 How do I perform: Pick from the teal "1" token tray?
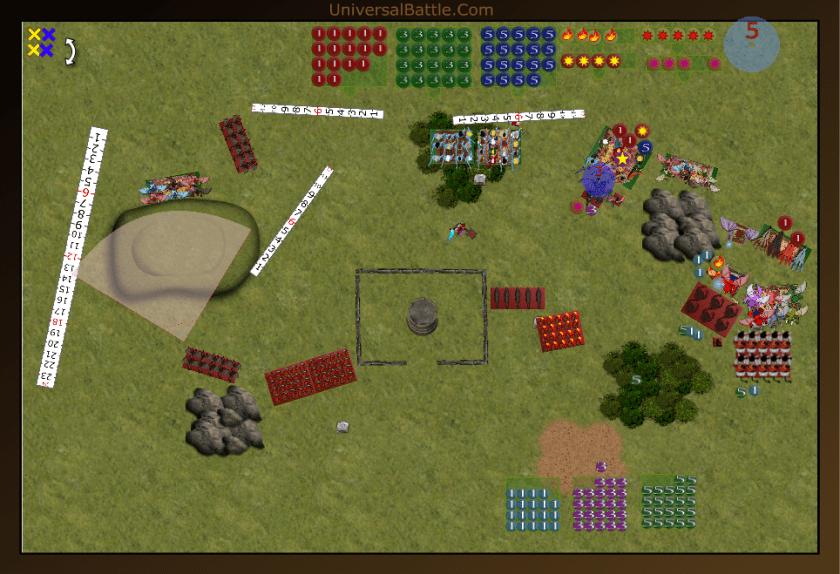pyautogui.click(x=533, y=506)
